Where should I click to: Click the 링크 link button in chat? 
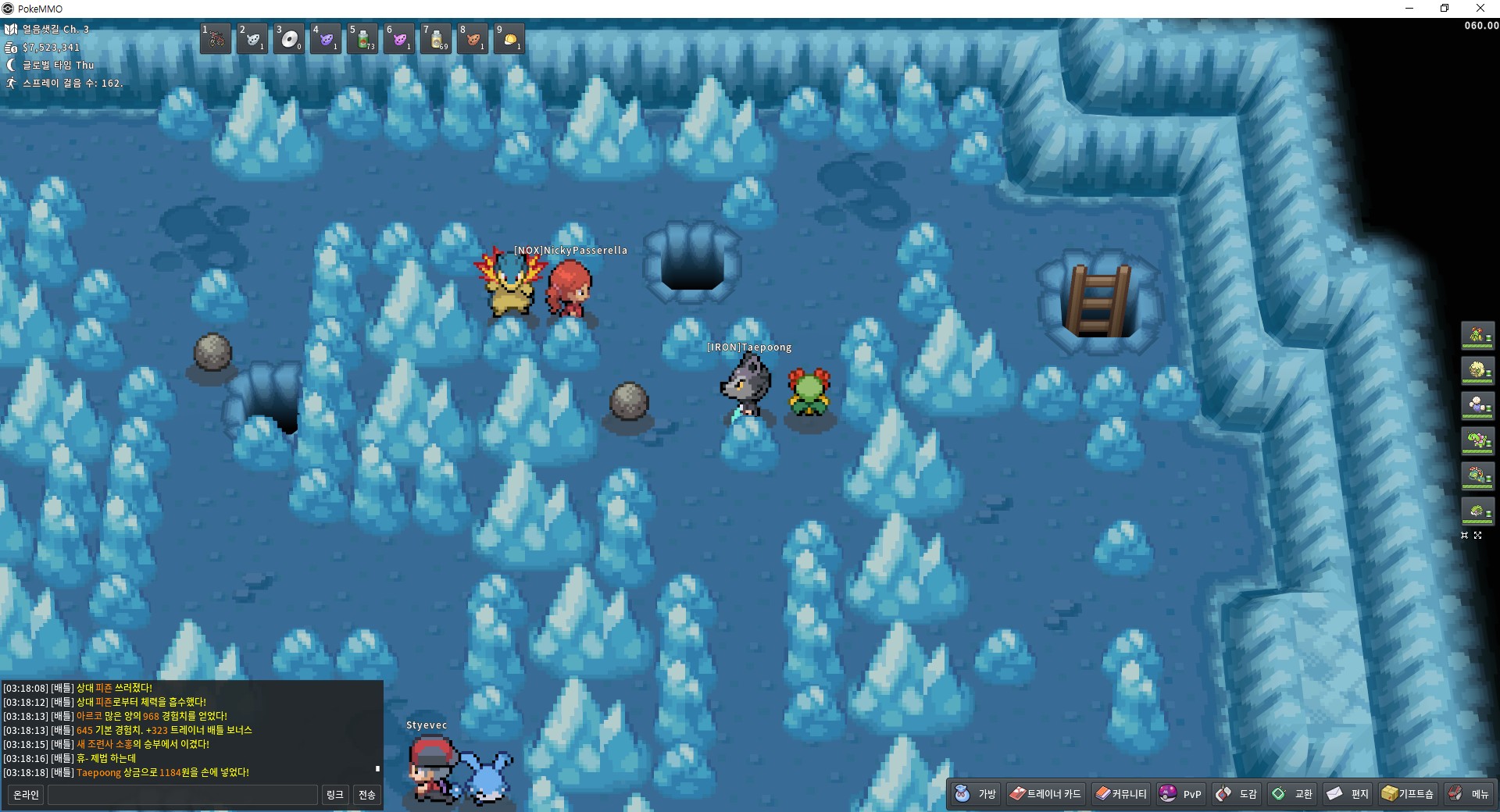tap(334, 795)
